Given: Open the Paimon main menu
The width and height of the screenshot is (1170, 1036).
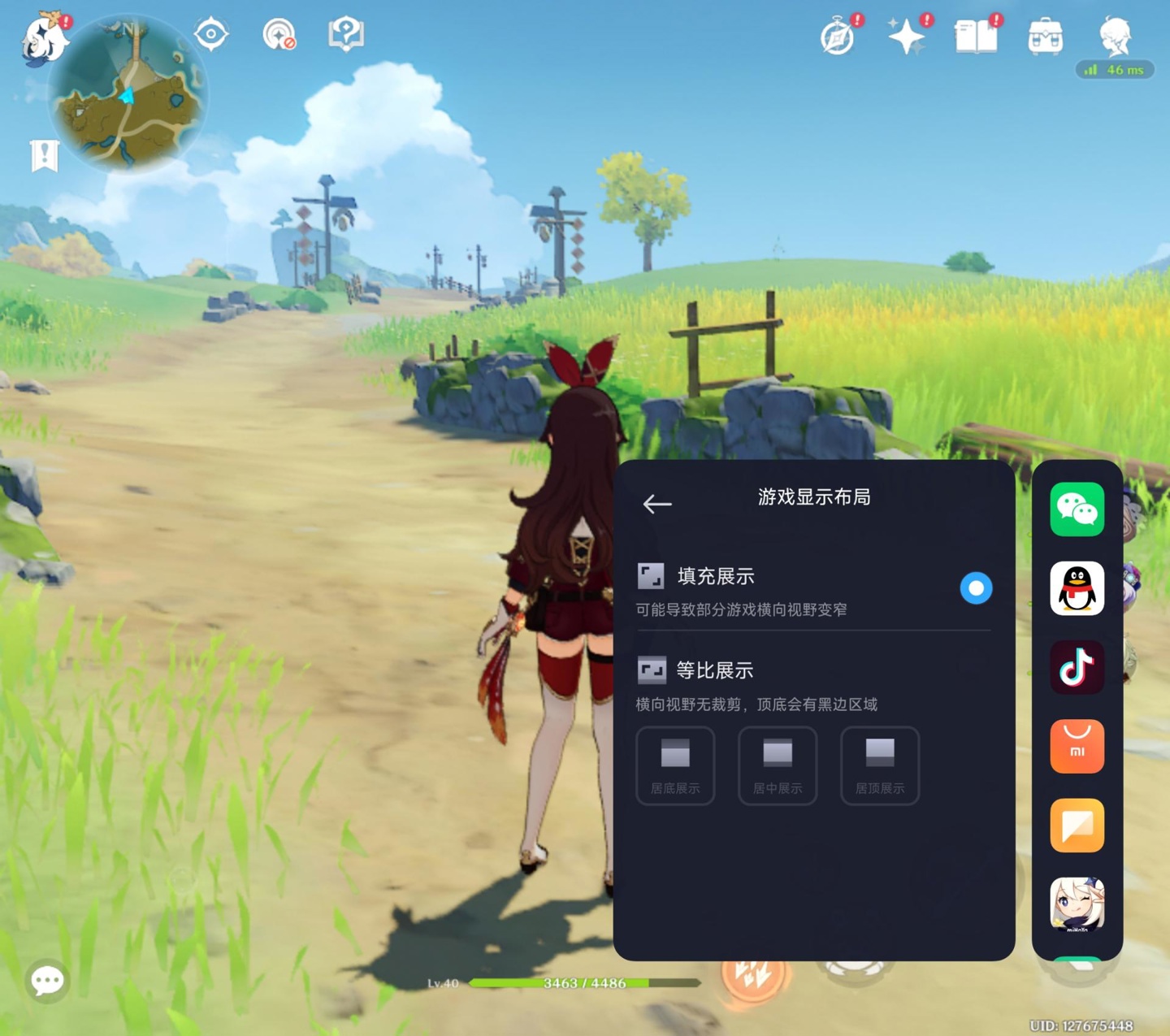Looking at the screenshot, I should (46, 38).
